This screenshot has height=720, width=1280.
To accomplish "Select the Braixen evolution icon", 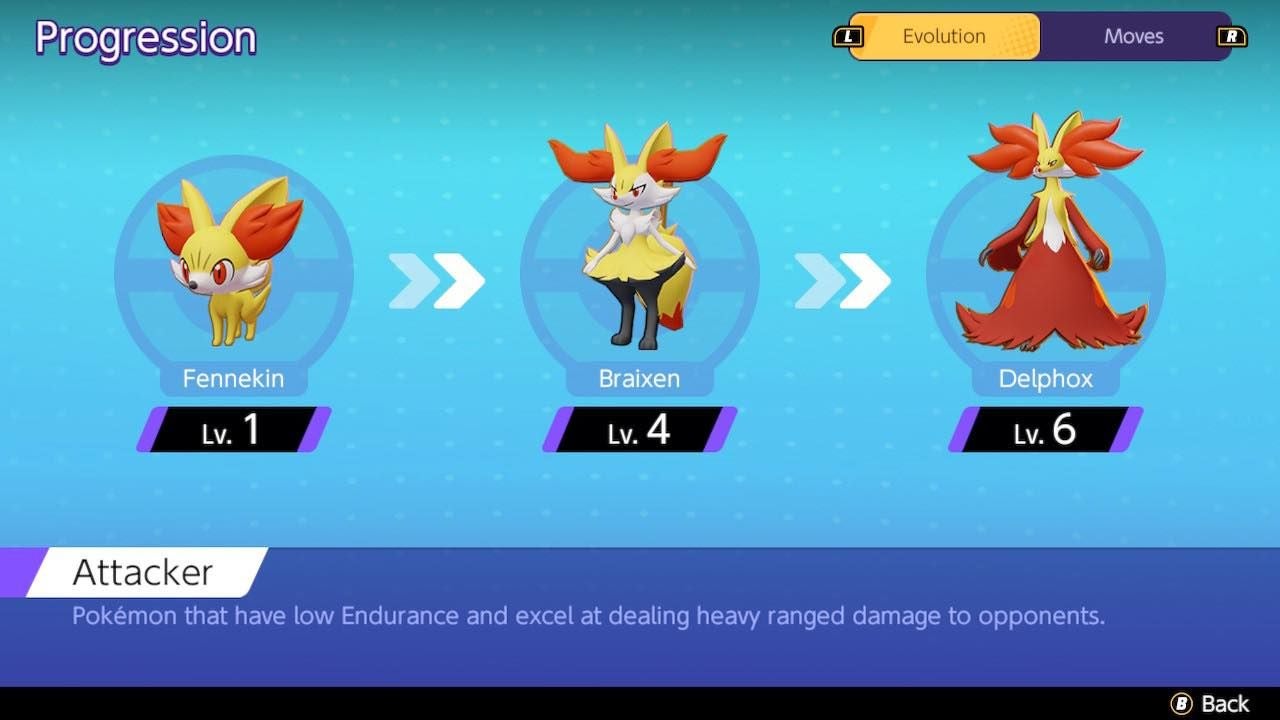I will [638, 250].
